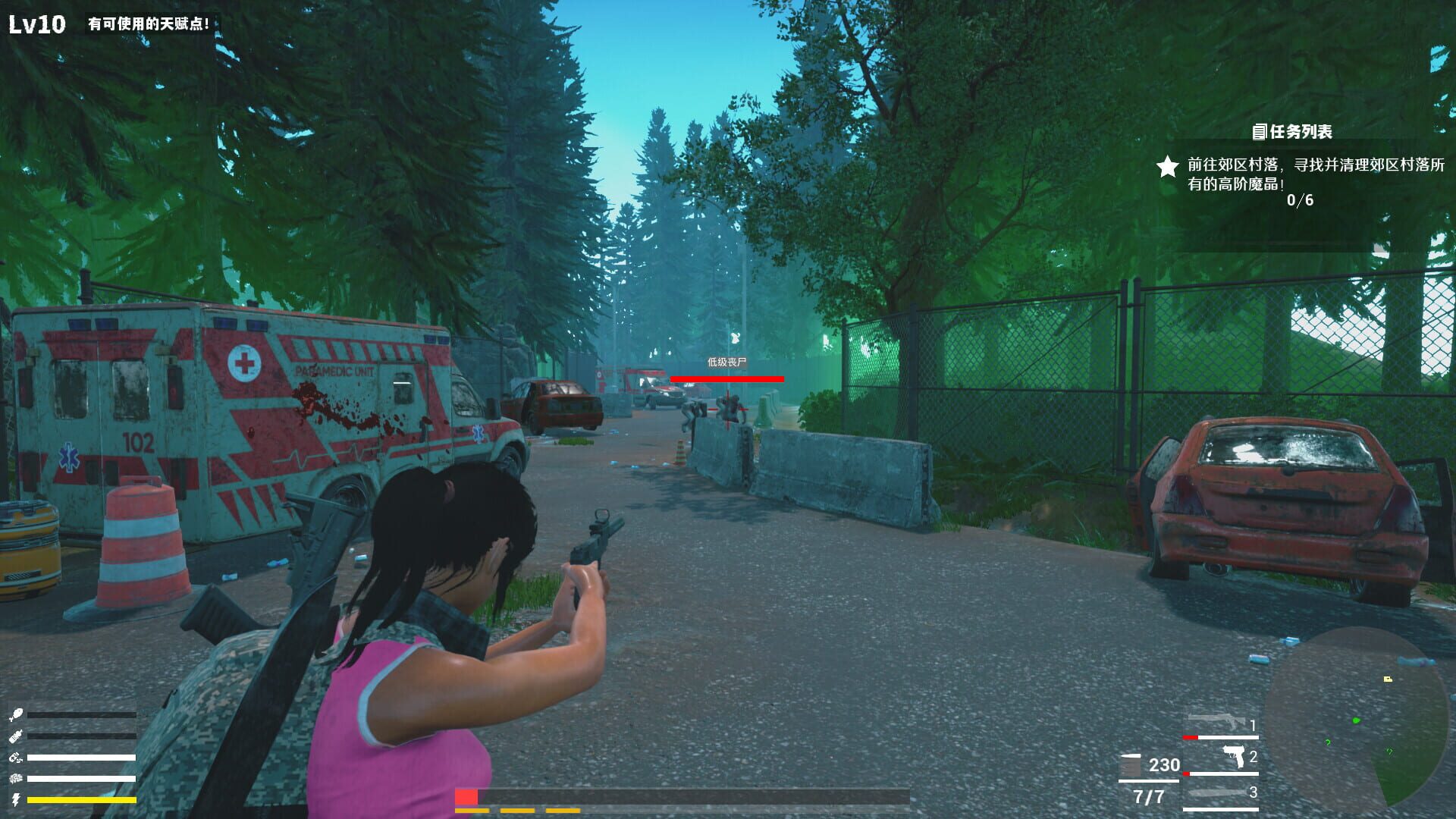
Task: Open 有可使用的天赋点 talent notification
Action: [149, 23]
